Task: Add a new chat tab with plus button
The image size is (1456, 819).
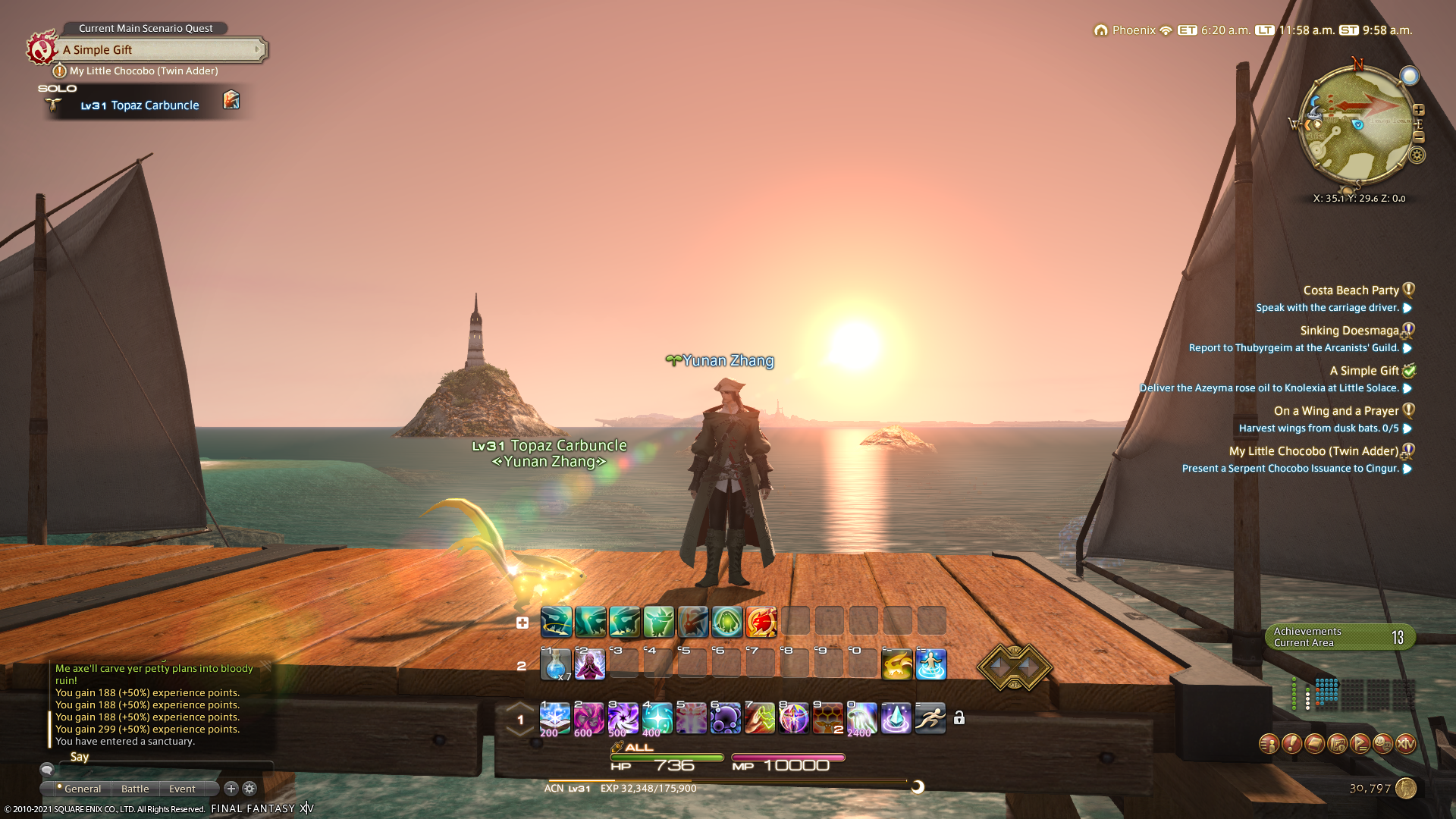Action: click(x=231, y=789)
